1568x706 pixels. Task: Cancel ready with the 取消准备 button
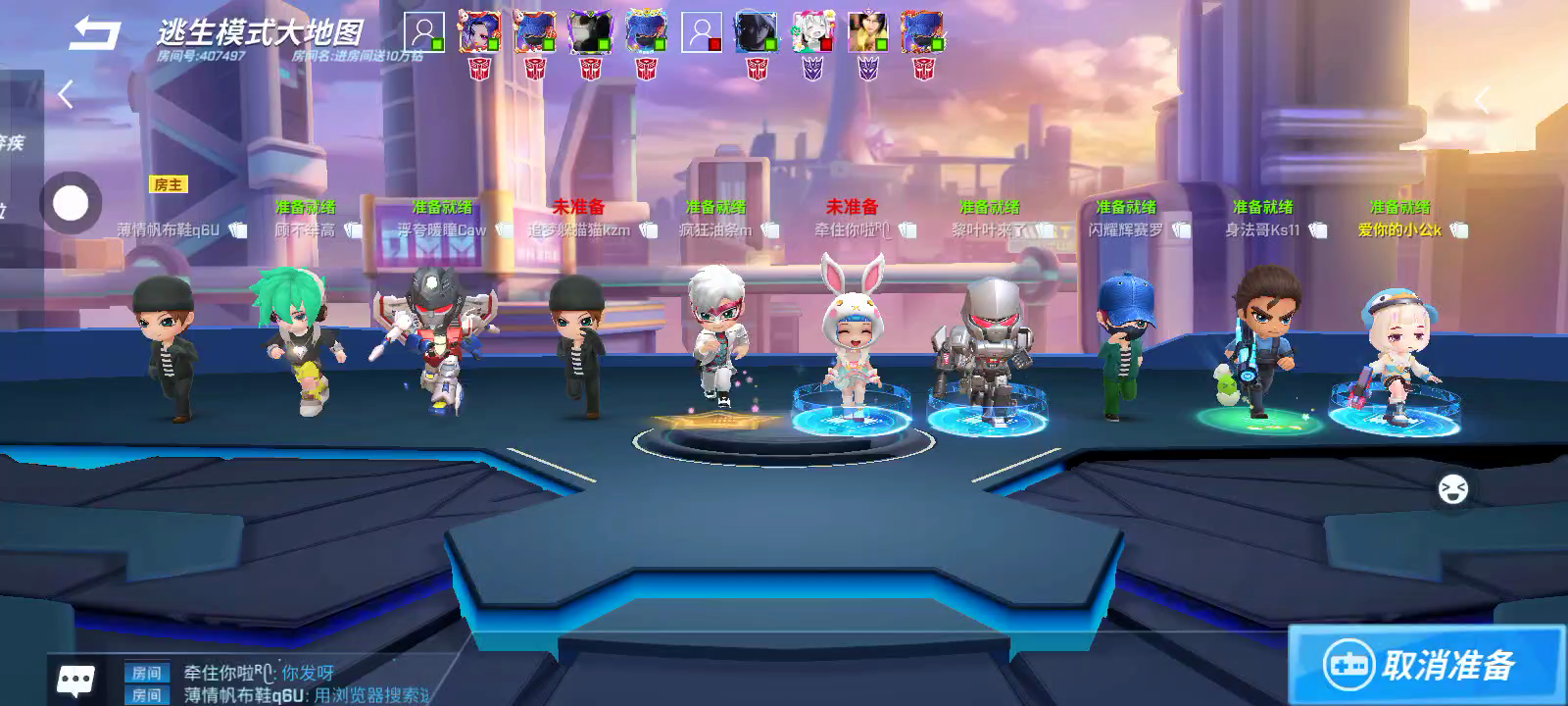[x=1426, y=666]
